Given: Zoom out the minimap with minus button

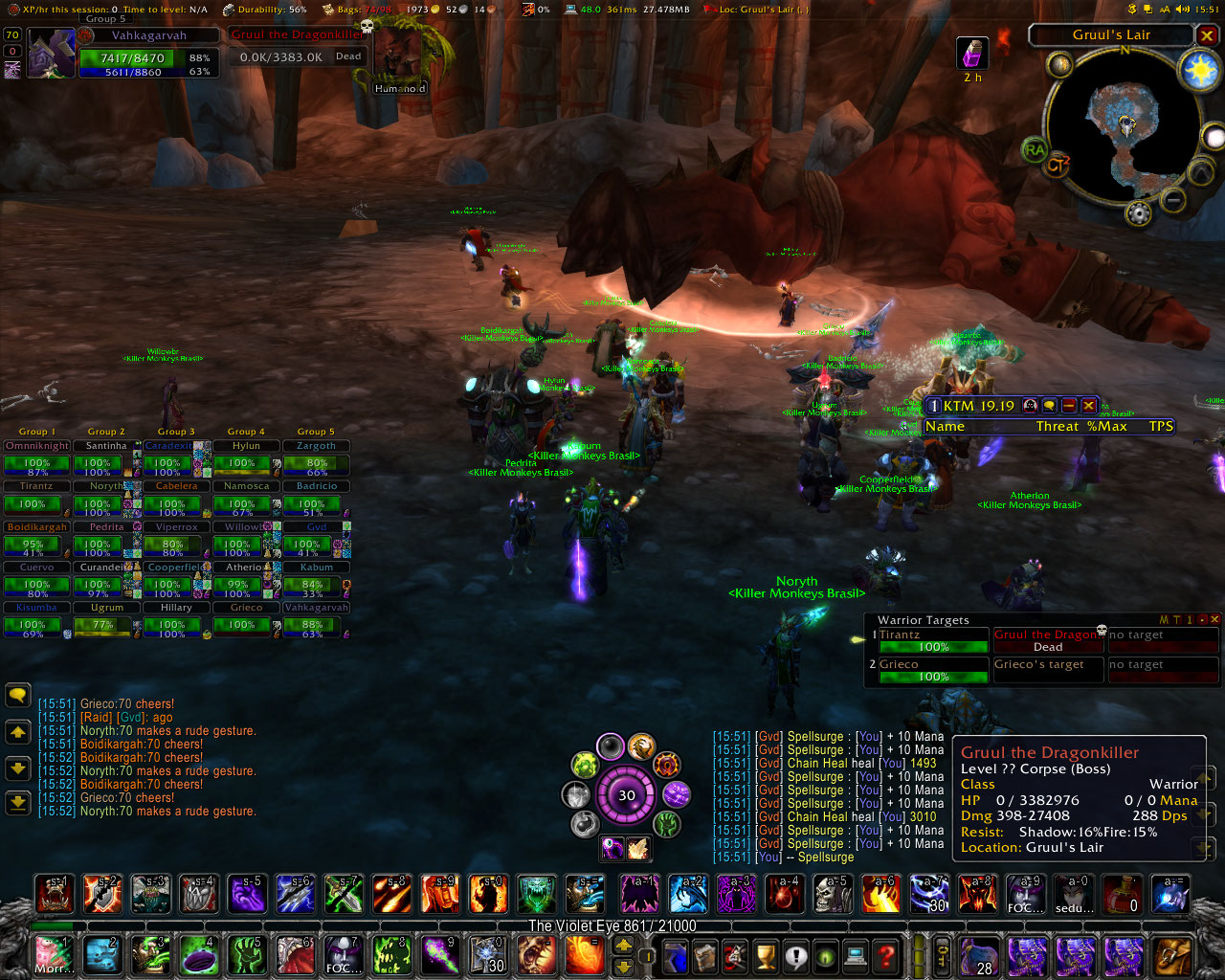Looking at the screenshot, I should tap(1173, 200).
